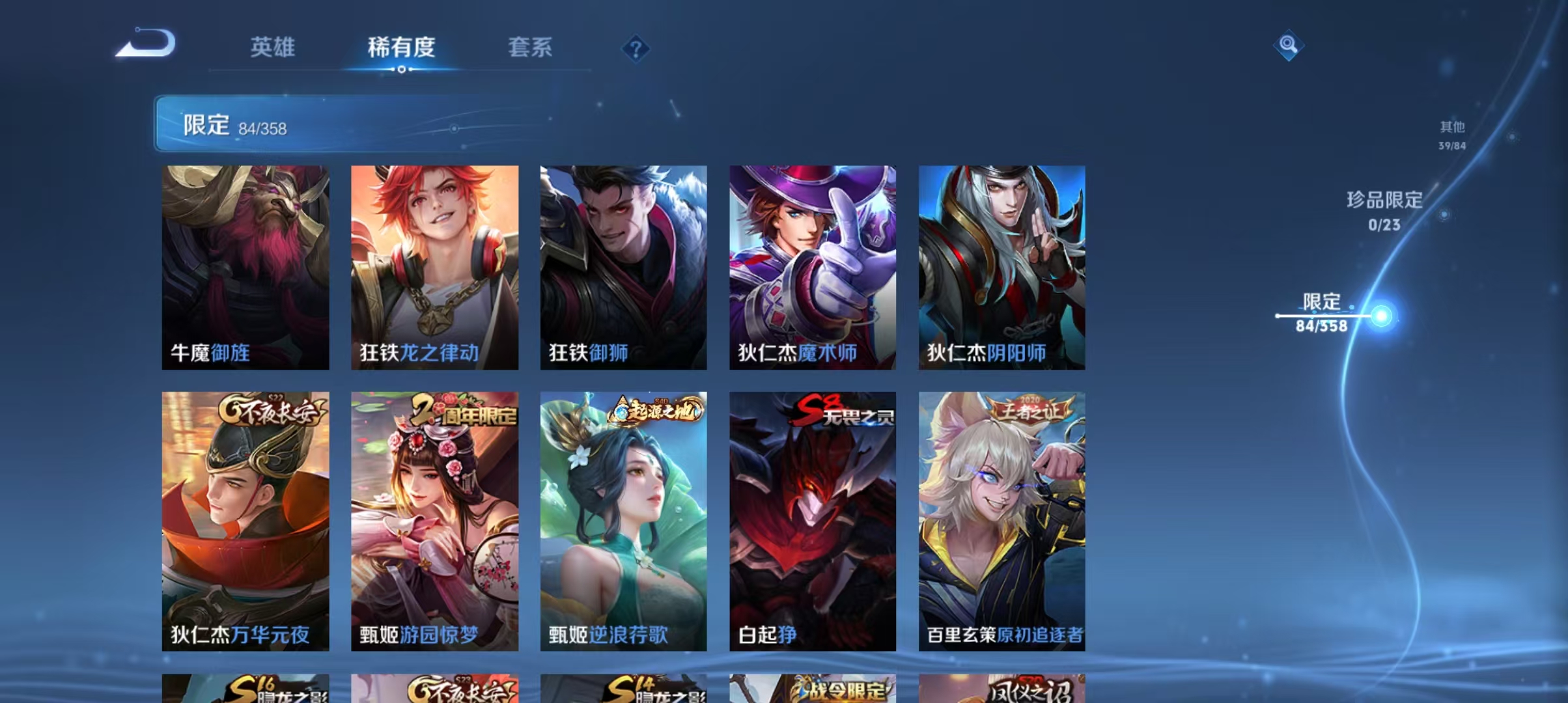Switch to the 英雄 tab
This screenshot has height=703, width=1568.
[x=274, y=48]
